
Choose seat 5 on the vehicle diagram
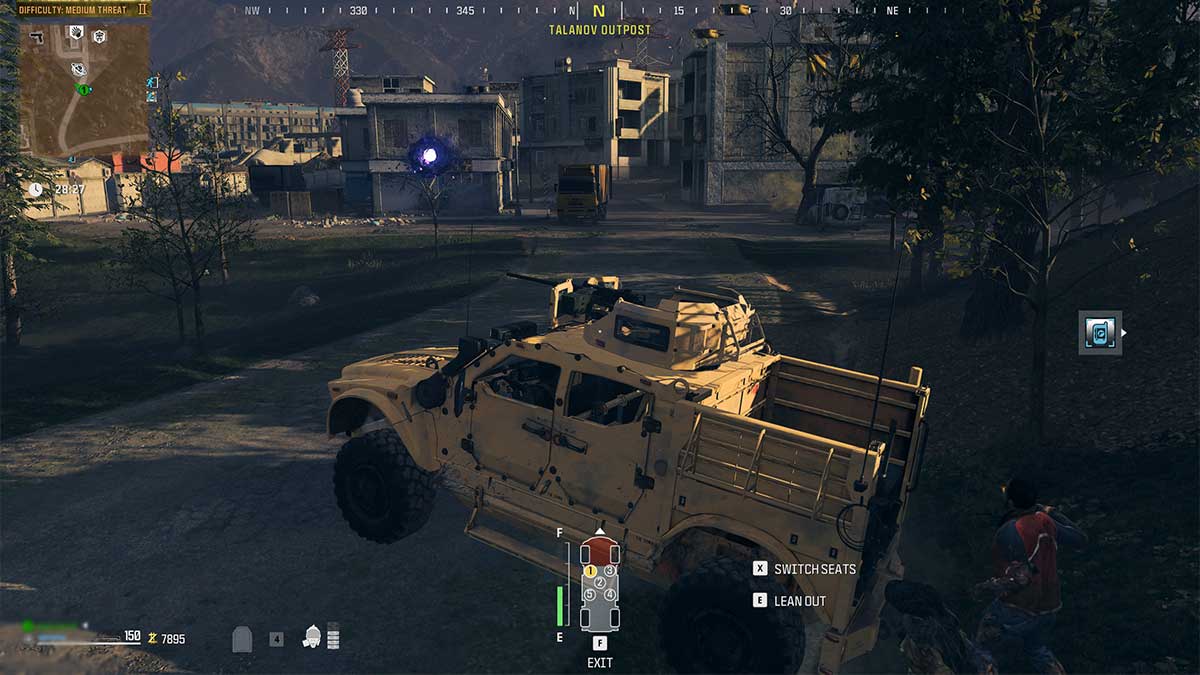(590, 595)
